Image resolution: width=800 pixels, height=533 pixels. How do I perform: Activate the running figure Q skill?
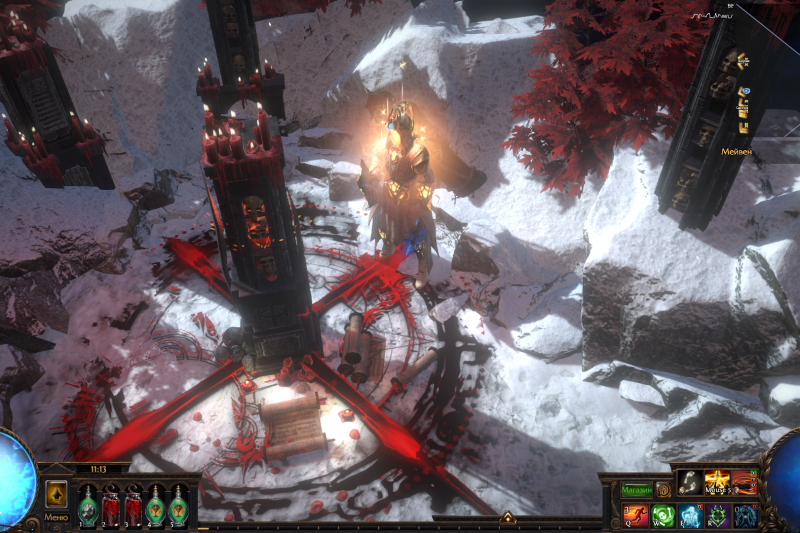[x=636, y=516]
